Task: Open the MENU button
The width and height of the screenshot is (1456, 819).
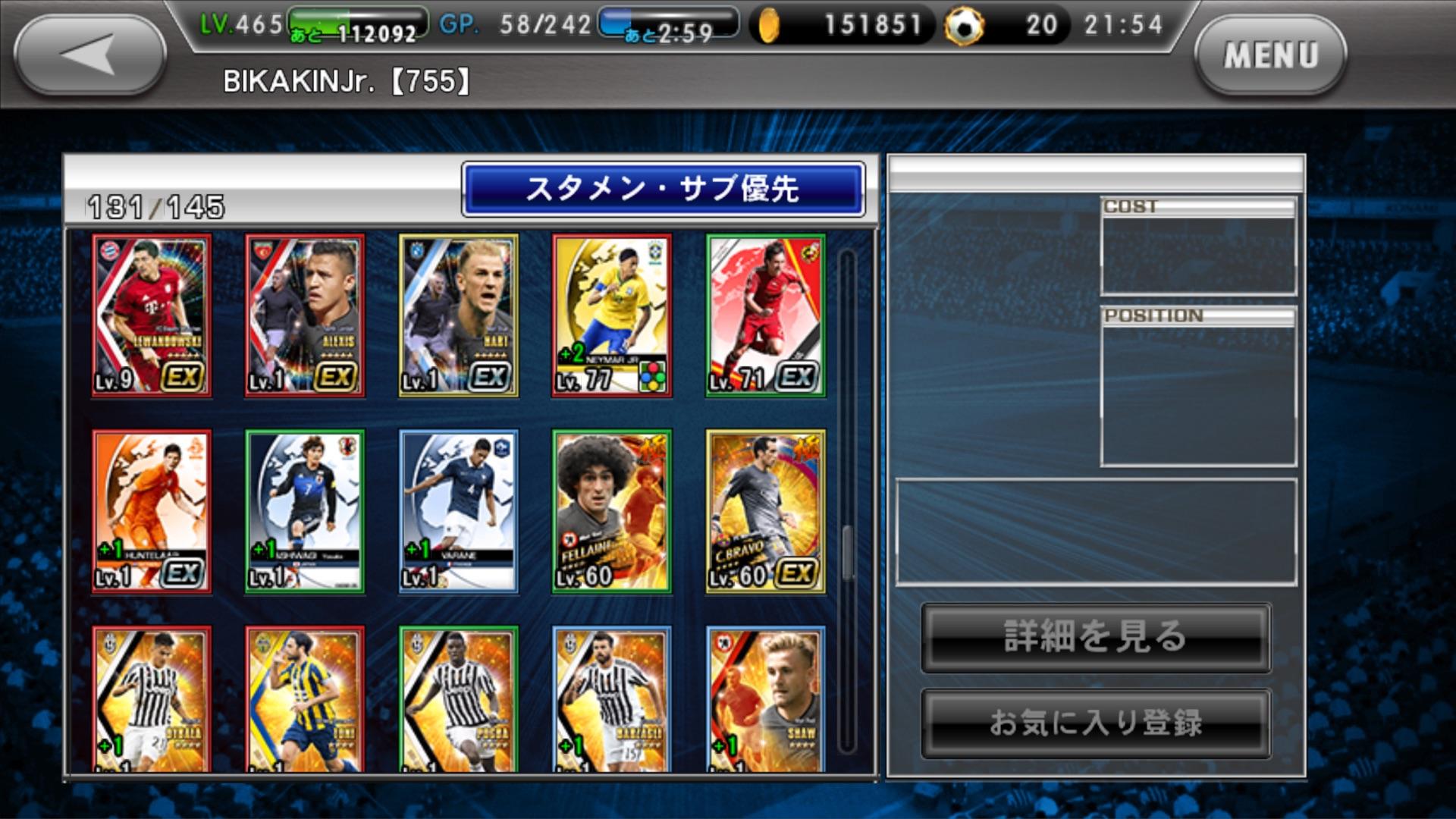Action: coord(1270,55)
